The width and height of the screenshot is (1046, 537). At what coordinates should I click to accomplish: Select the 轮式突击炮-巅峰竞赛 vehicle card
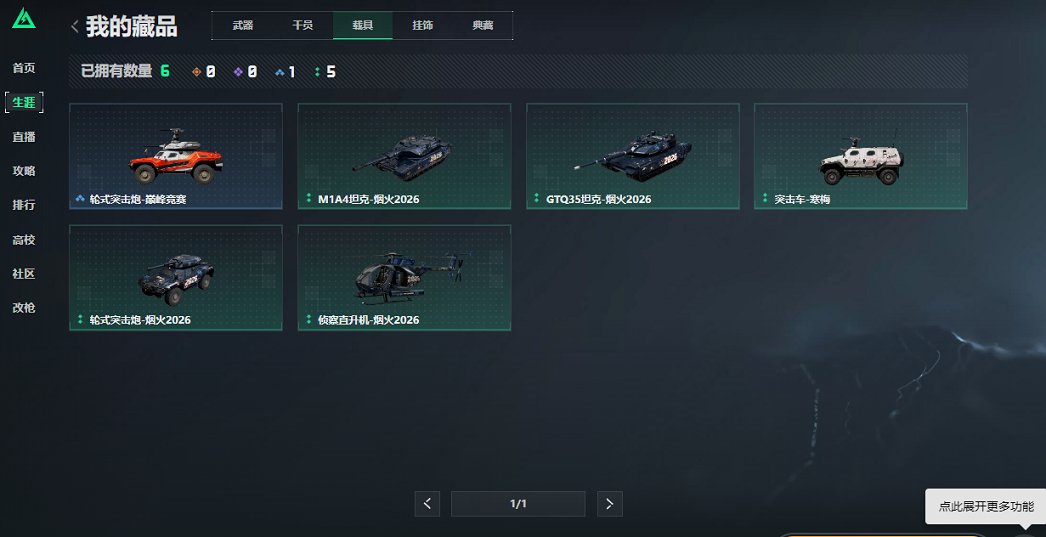176,156
